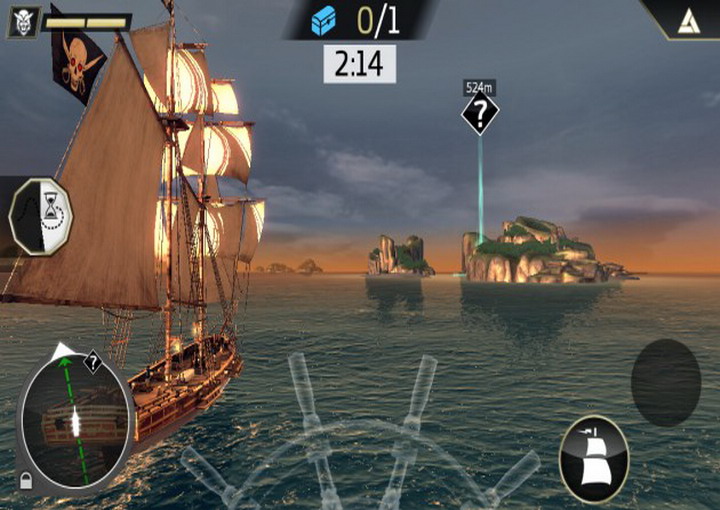Select the question mark on minimap edge
720x510 pixels.
point(92,364)
